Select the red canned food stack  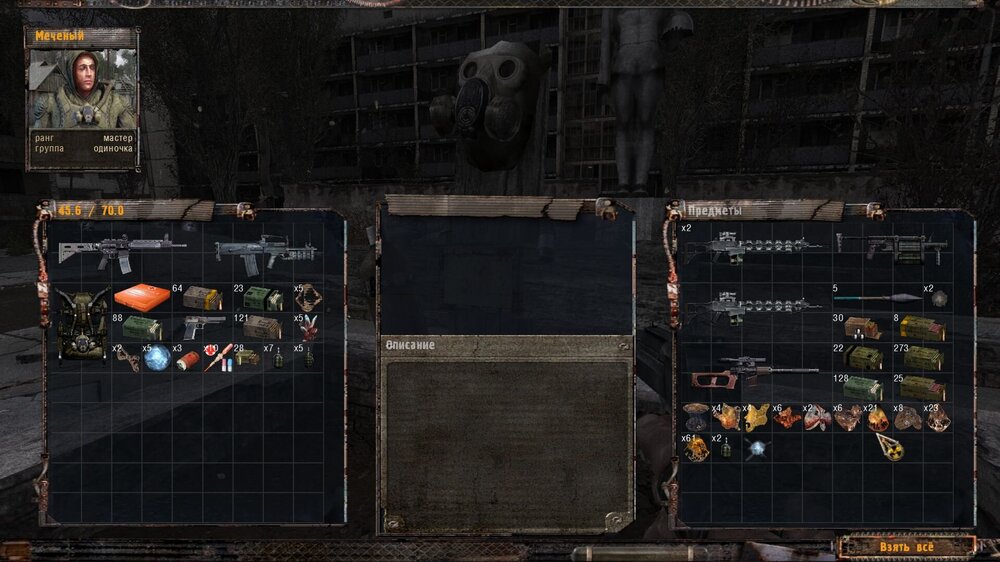[x=189, y=358]
